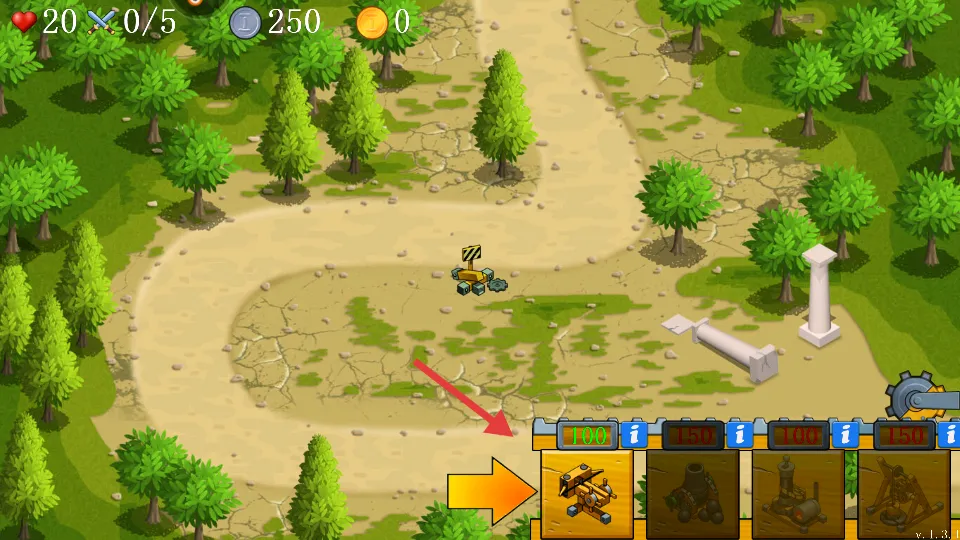Choose the locked mortar cannon tower

click(x=692, y=494)
